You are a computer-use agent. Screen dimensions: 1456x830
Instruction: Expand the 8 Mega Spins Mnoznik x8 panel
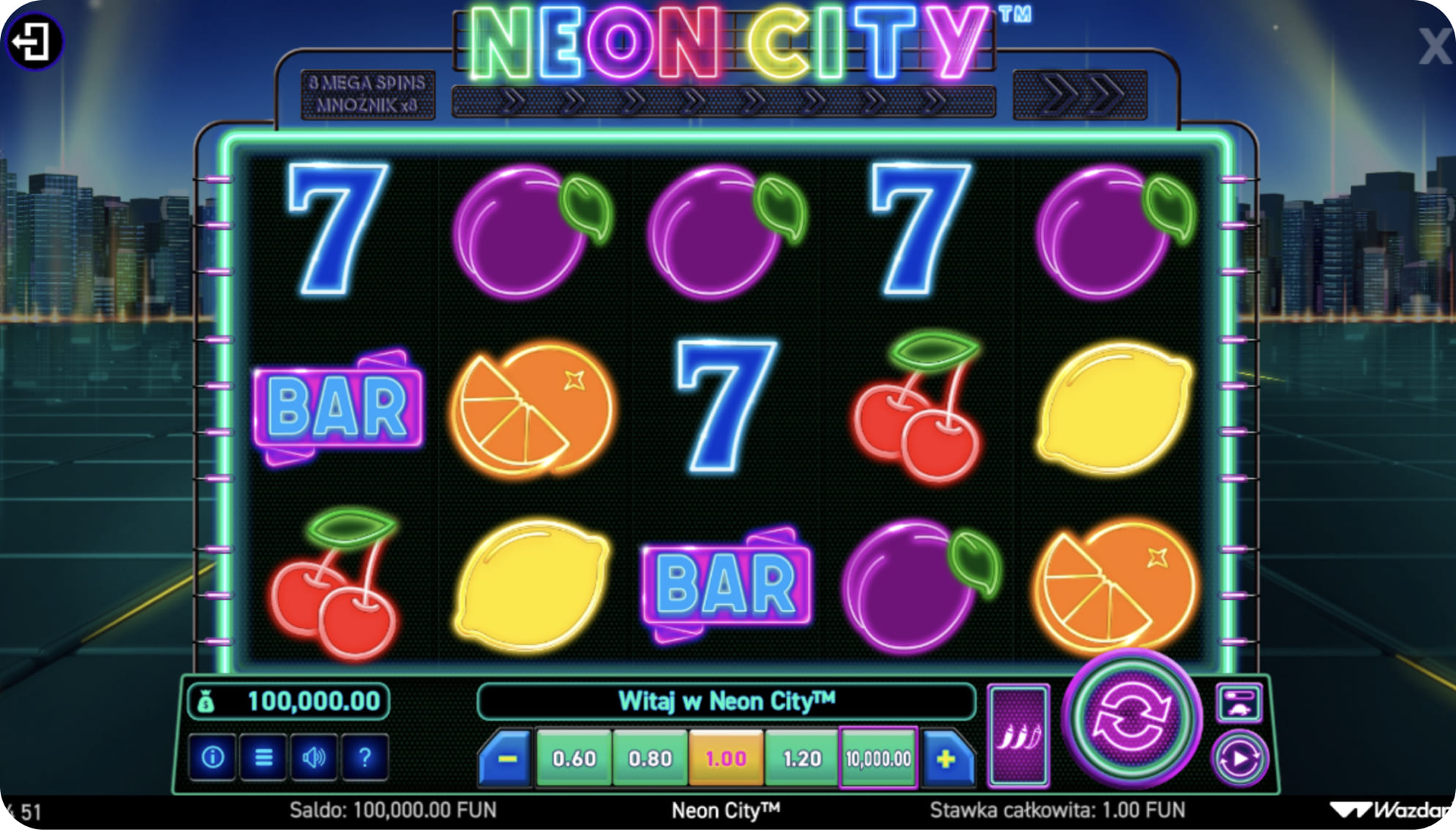369,95
